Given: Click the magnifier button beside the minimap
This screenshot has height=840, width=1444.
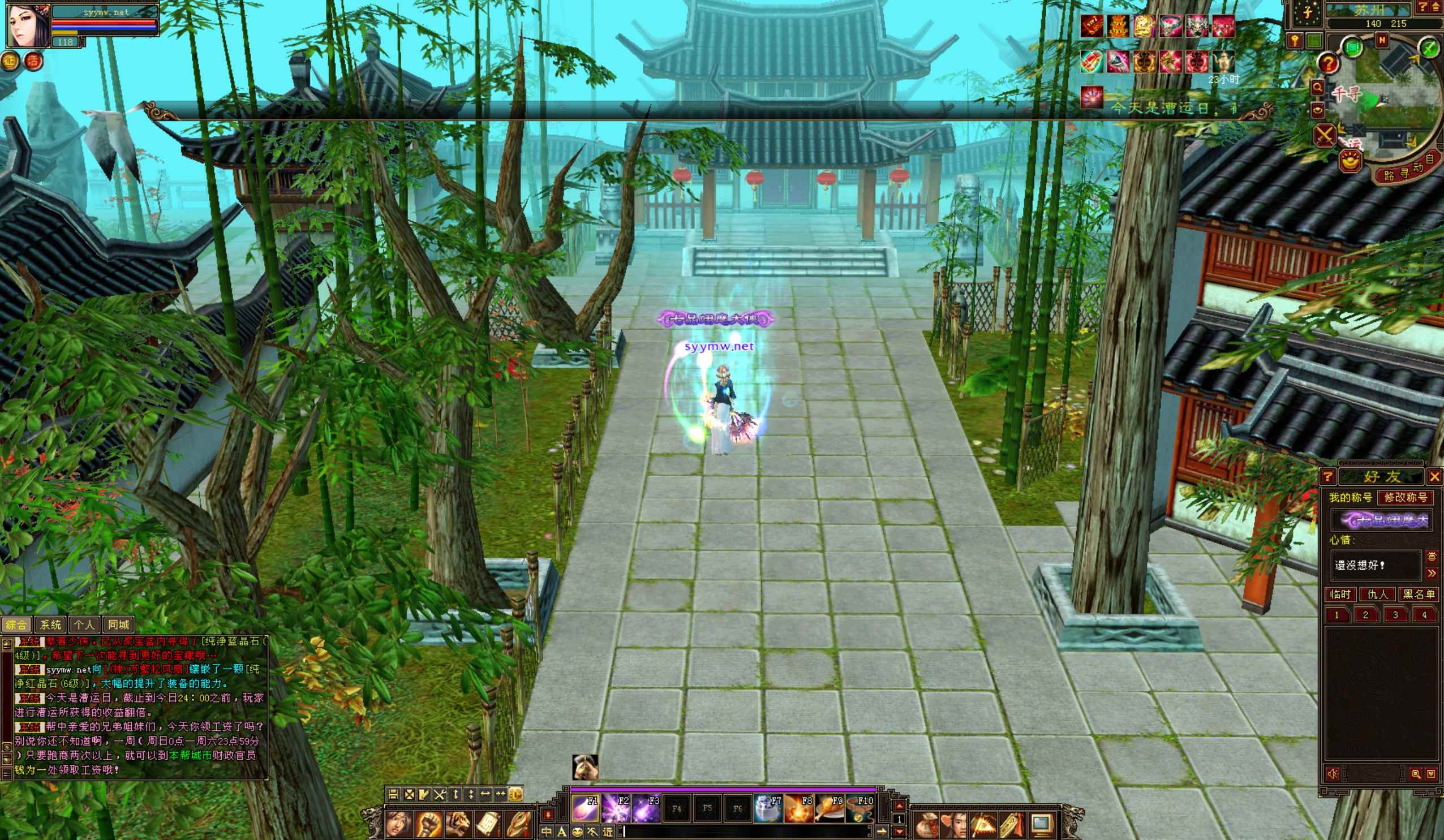Looking at the screenshot, I should 1317,88.
